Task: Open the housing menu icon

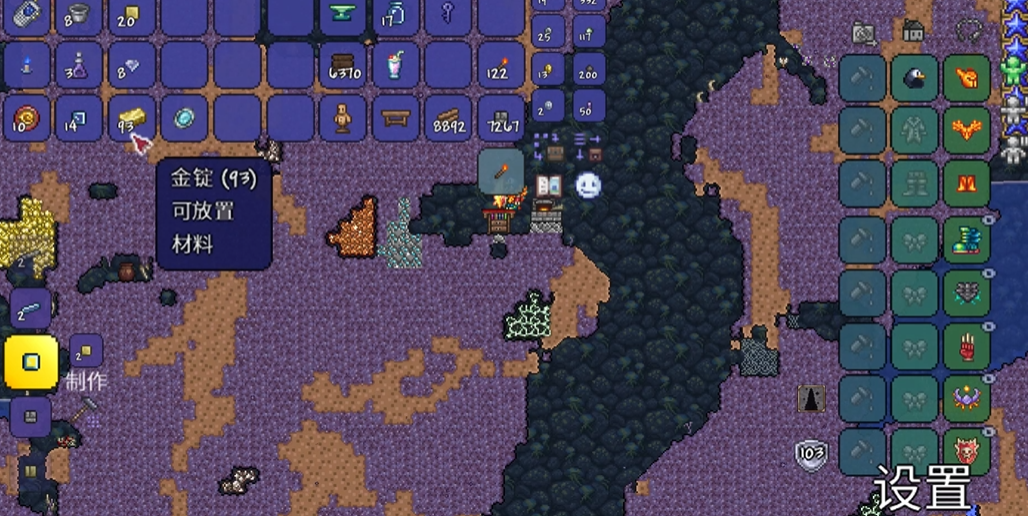Action: point(913,31)
